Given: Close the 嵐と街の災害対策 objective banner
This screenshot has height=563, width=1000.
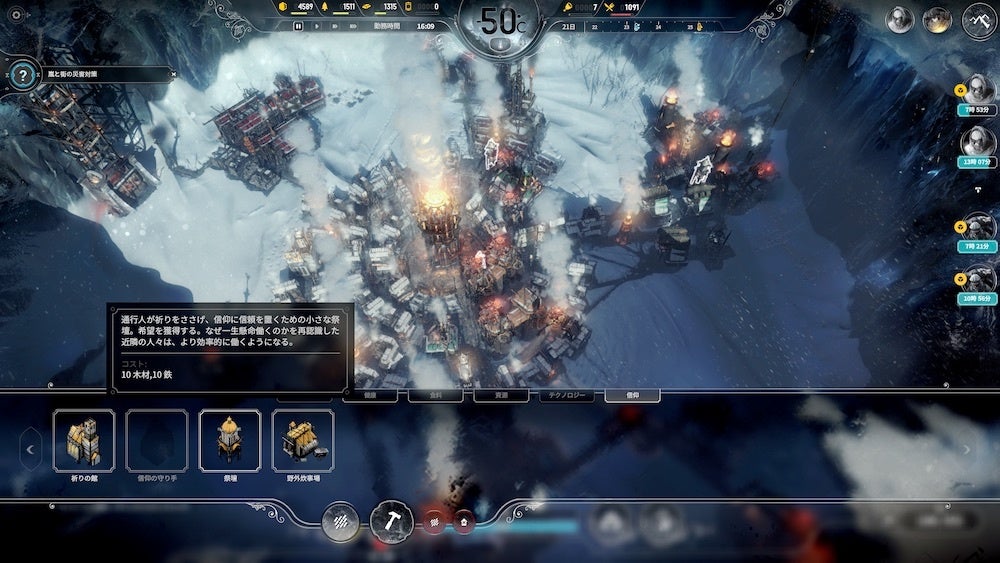Looking at the screenshot, I should coord(172,74).
